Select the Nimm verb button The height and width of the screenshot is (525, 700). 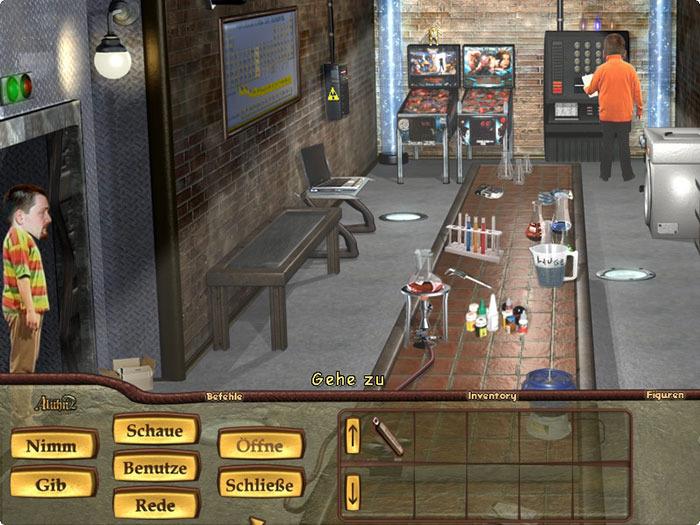click(x=54, y=445)
